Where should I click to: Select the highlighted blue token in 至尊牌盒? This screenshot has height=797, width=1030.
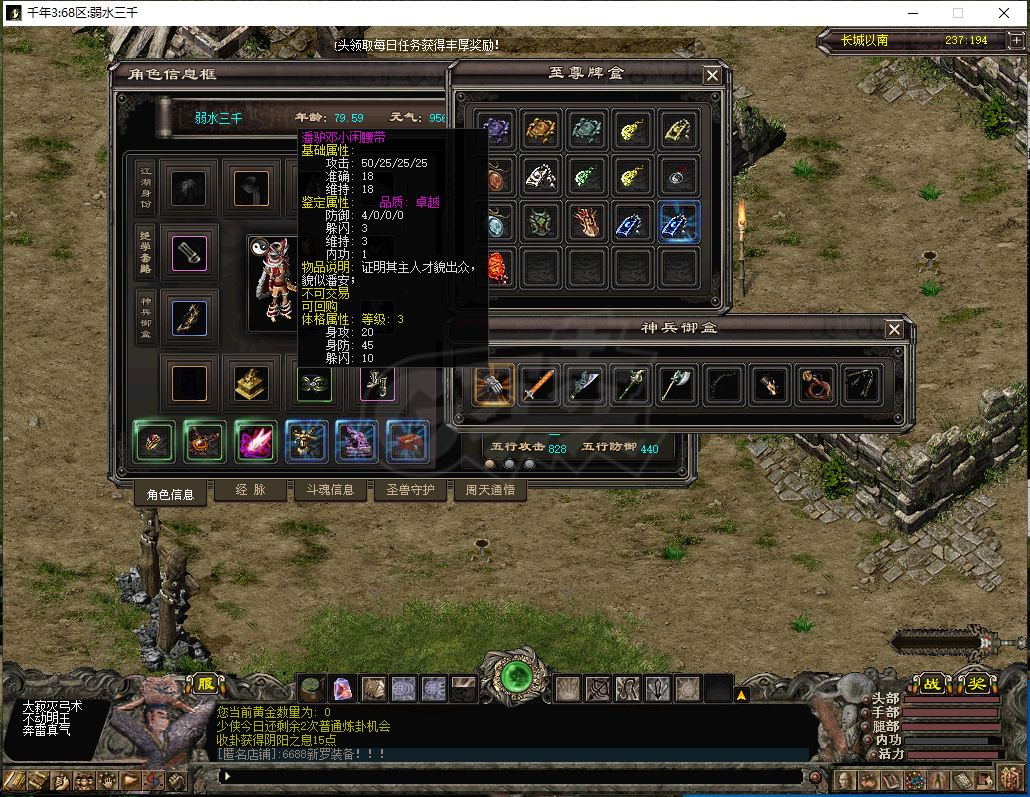point(680,222)
